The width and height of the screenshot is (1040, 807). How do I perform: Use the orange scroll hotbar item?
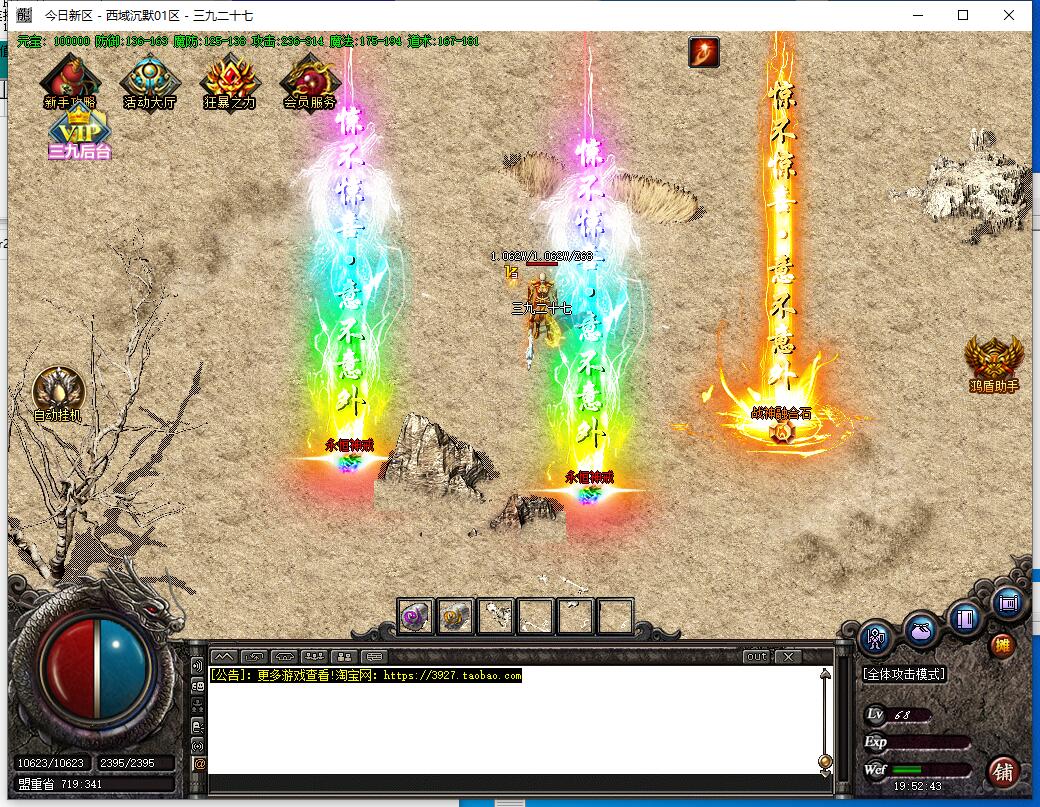pos(456,616)
